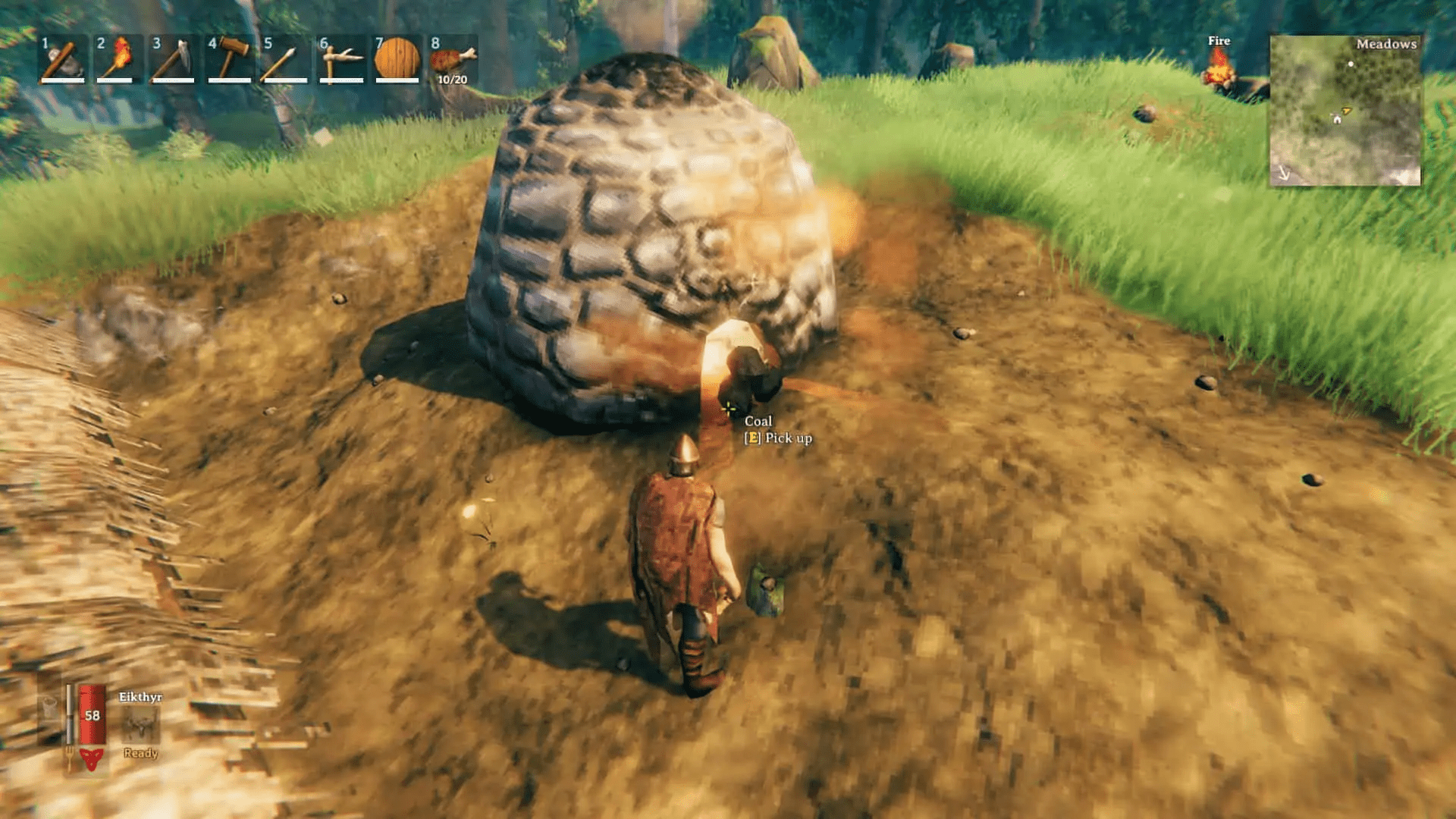The image size is (1456, 819).
Task: Click the Meadows biome label
Action: (1386, 44)
